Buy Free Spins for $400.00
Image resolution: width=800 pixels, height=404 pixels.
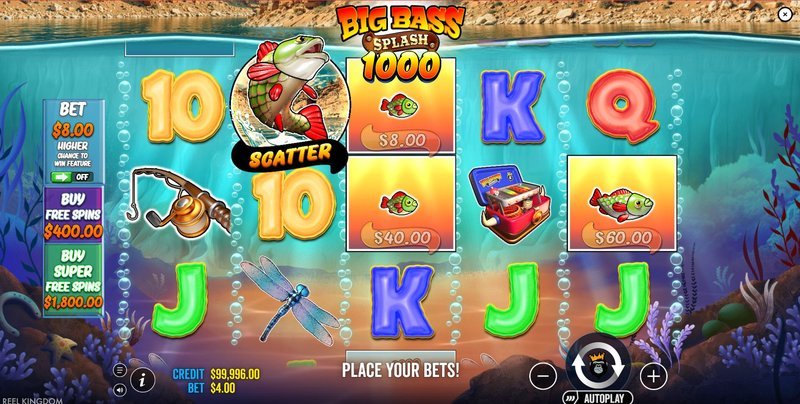73,214
